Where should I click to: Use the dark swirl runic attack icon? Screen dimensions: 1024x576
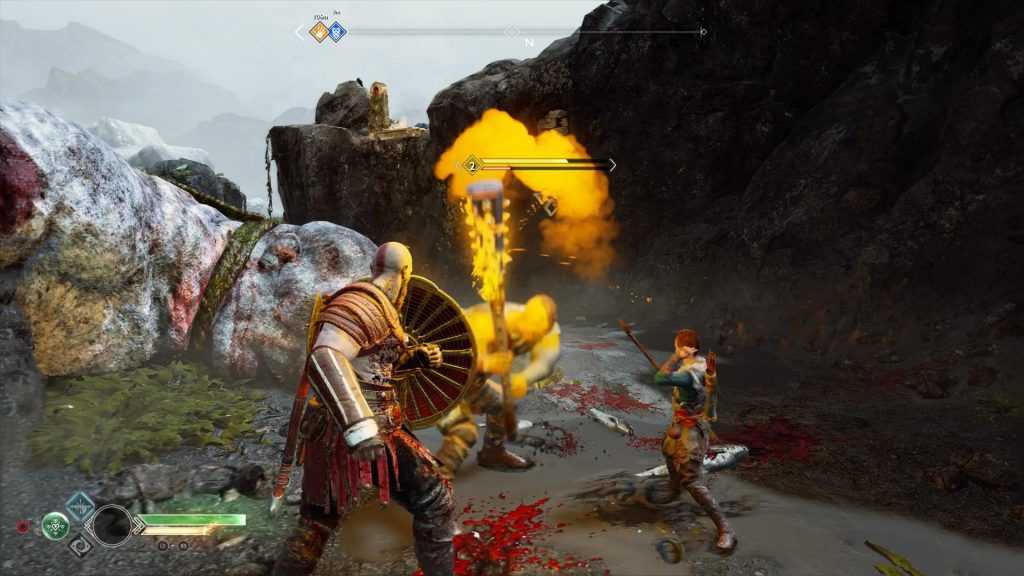pyautogui.click(x=81, y=546)
